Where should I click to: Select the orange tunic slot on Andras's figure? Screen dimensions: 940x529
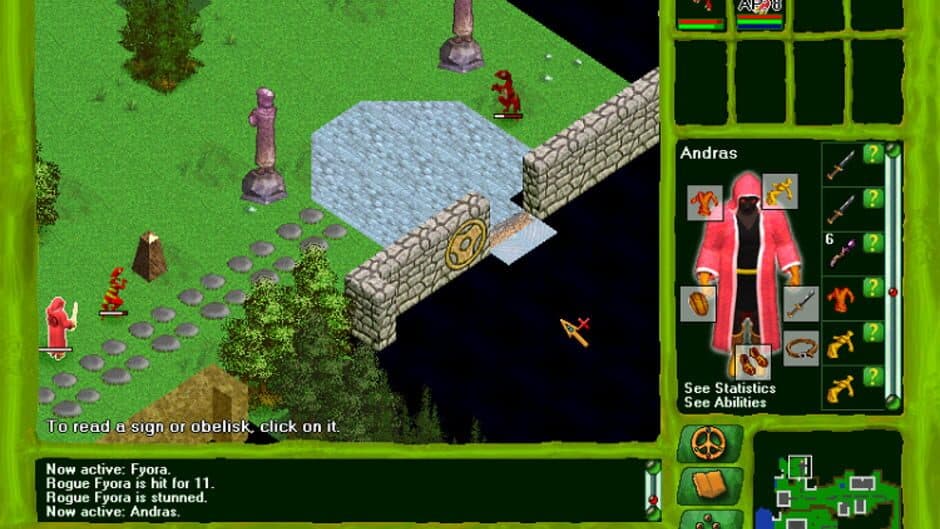pos(704,203)
